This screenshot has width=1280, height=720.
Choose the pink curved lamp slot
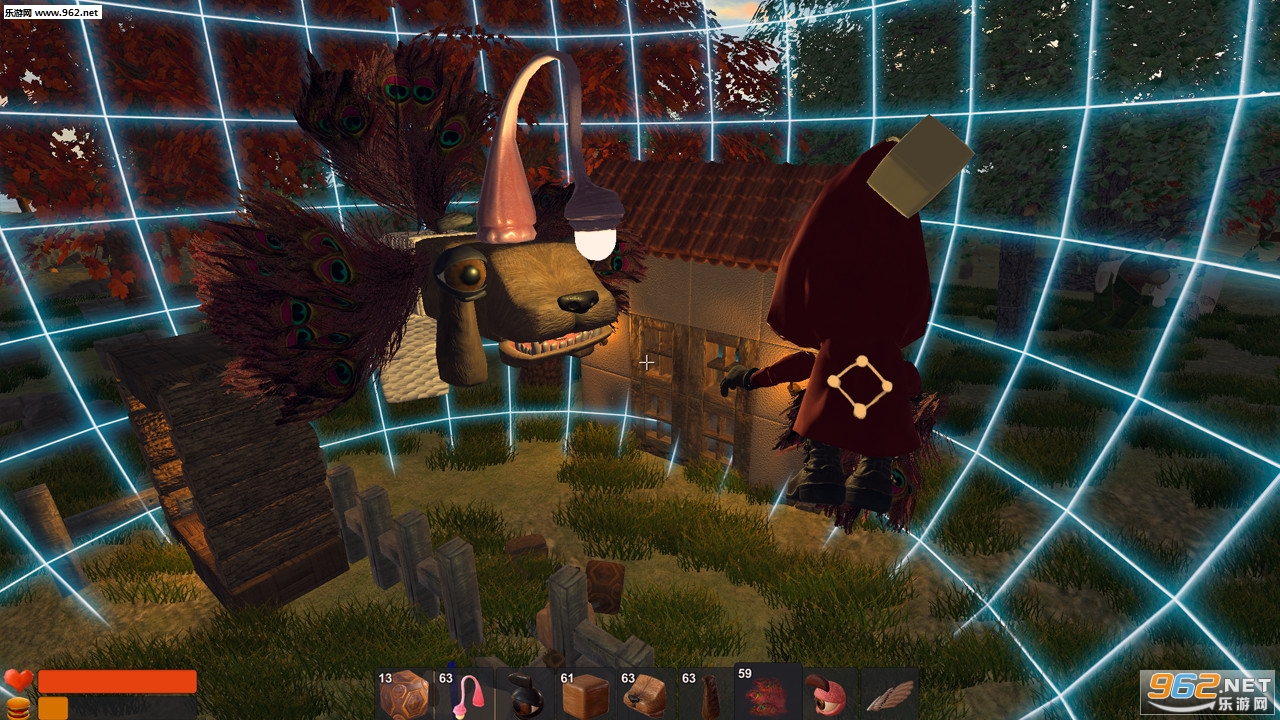[x=464, y=693]
